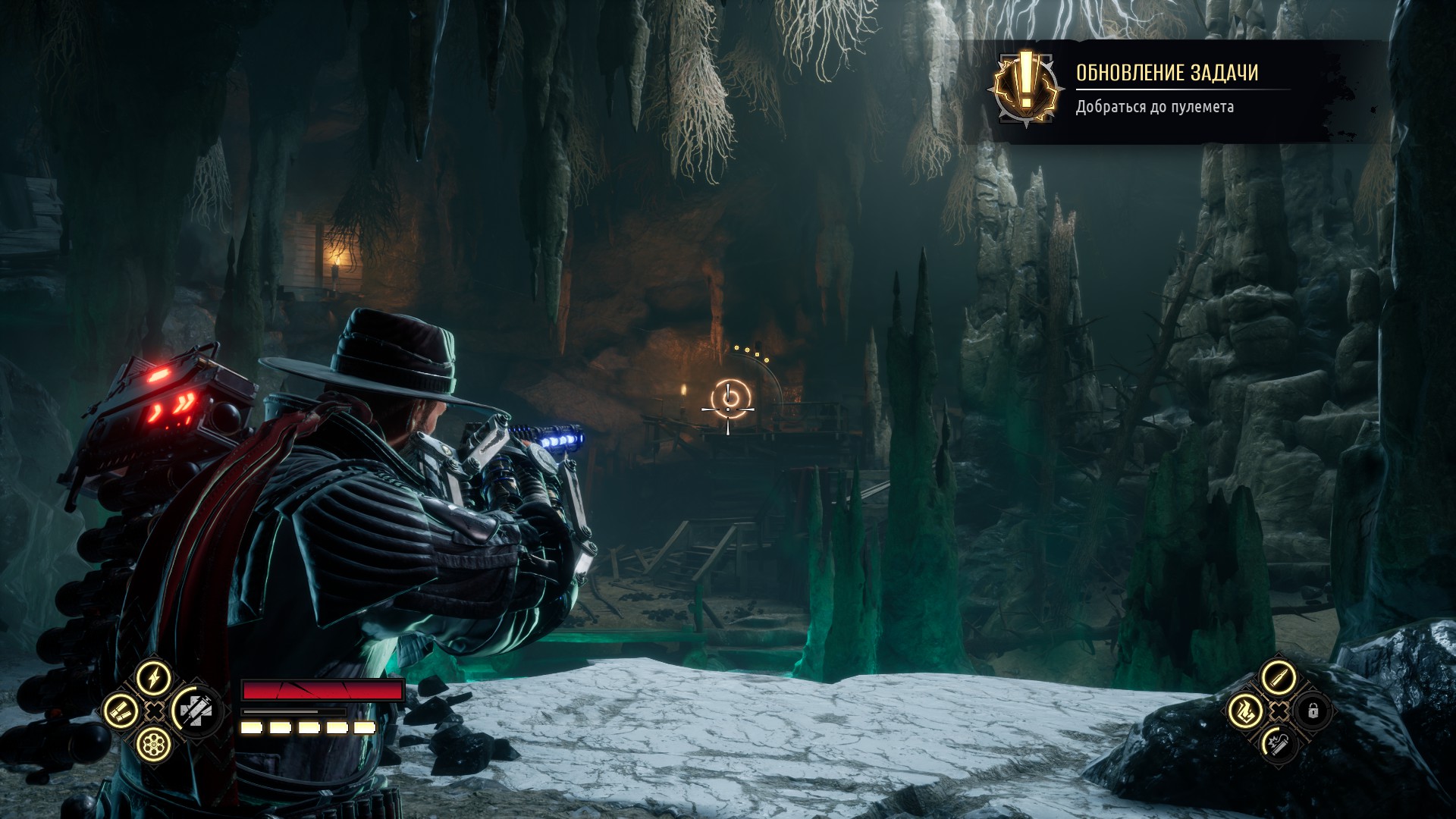
Task: Choose the revolver cylinder weapon icon
Action: [154, 744]
